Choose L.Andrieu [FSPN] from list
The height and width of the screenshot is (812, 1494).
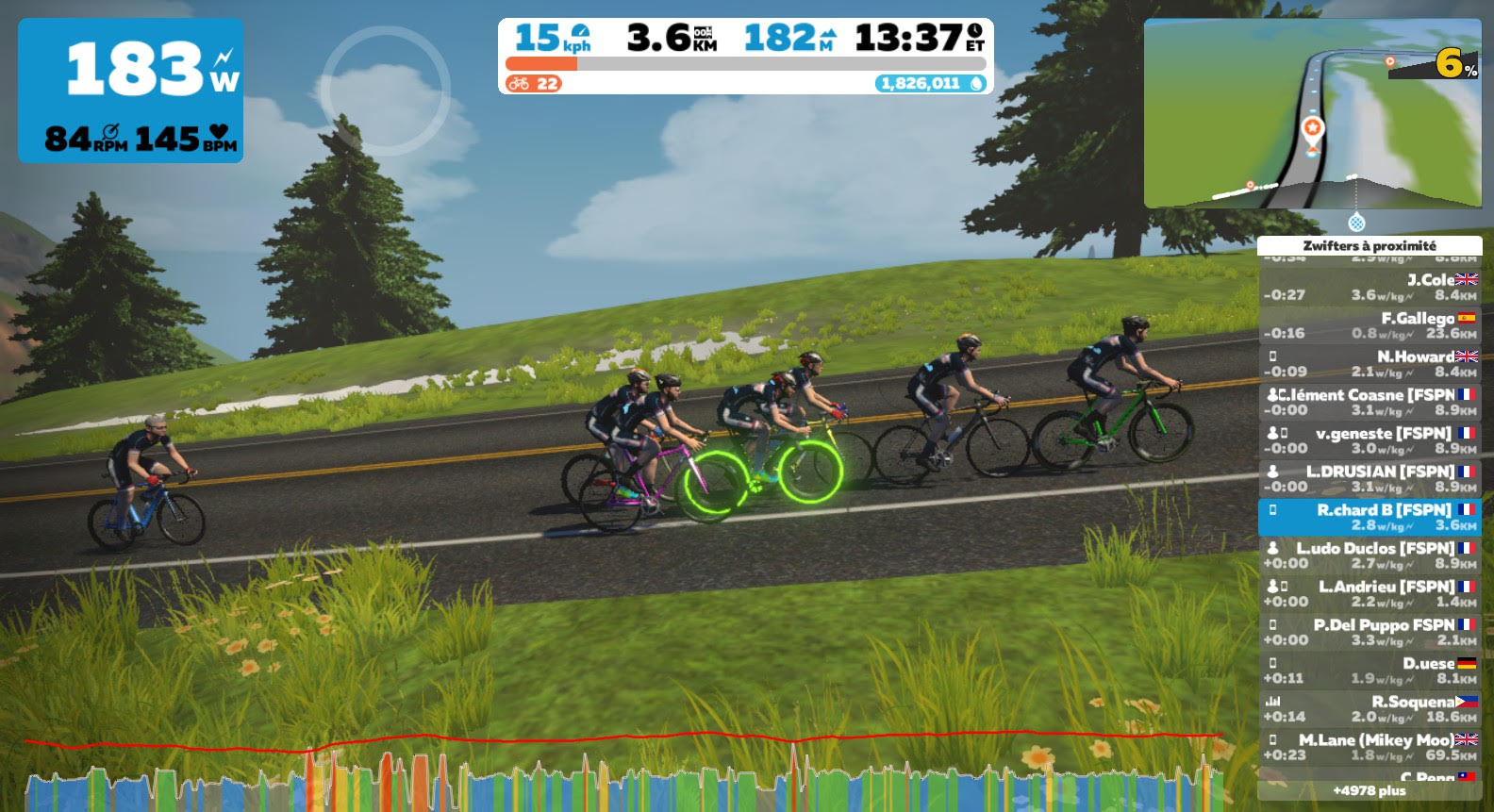click(x=1369, y=594)
